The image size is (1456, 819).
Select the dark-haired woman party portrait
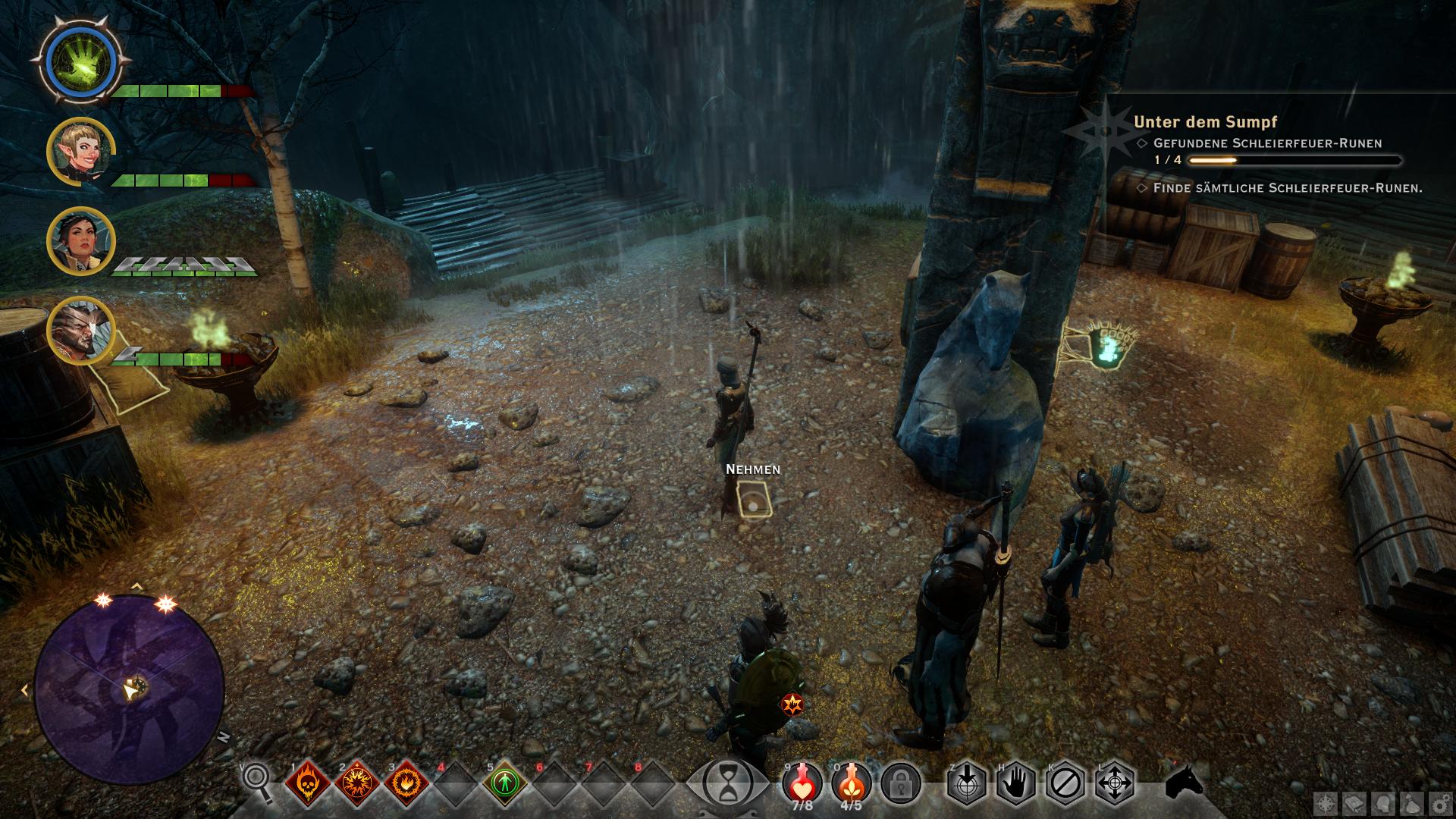(x=80, y=241)
